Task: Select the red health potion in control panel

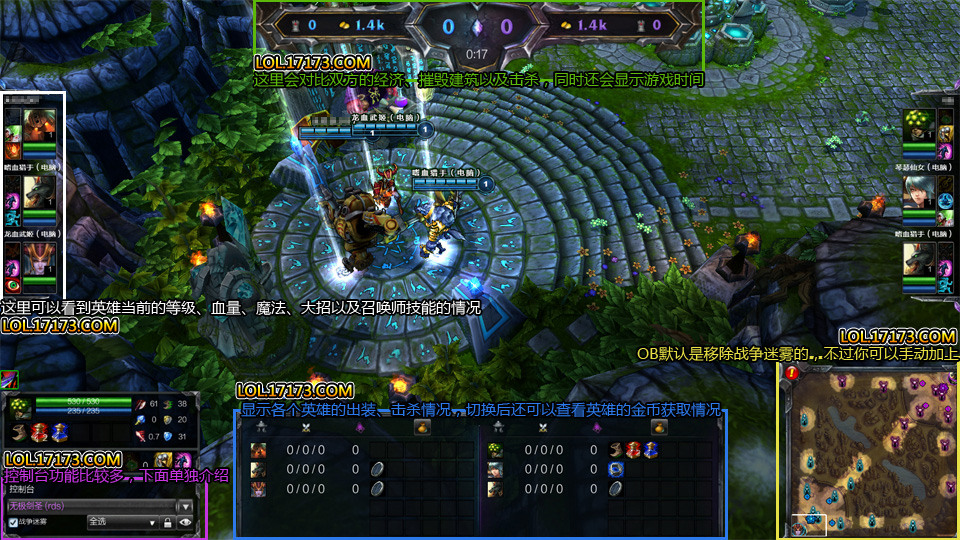Action: (x=39, y=432)
